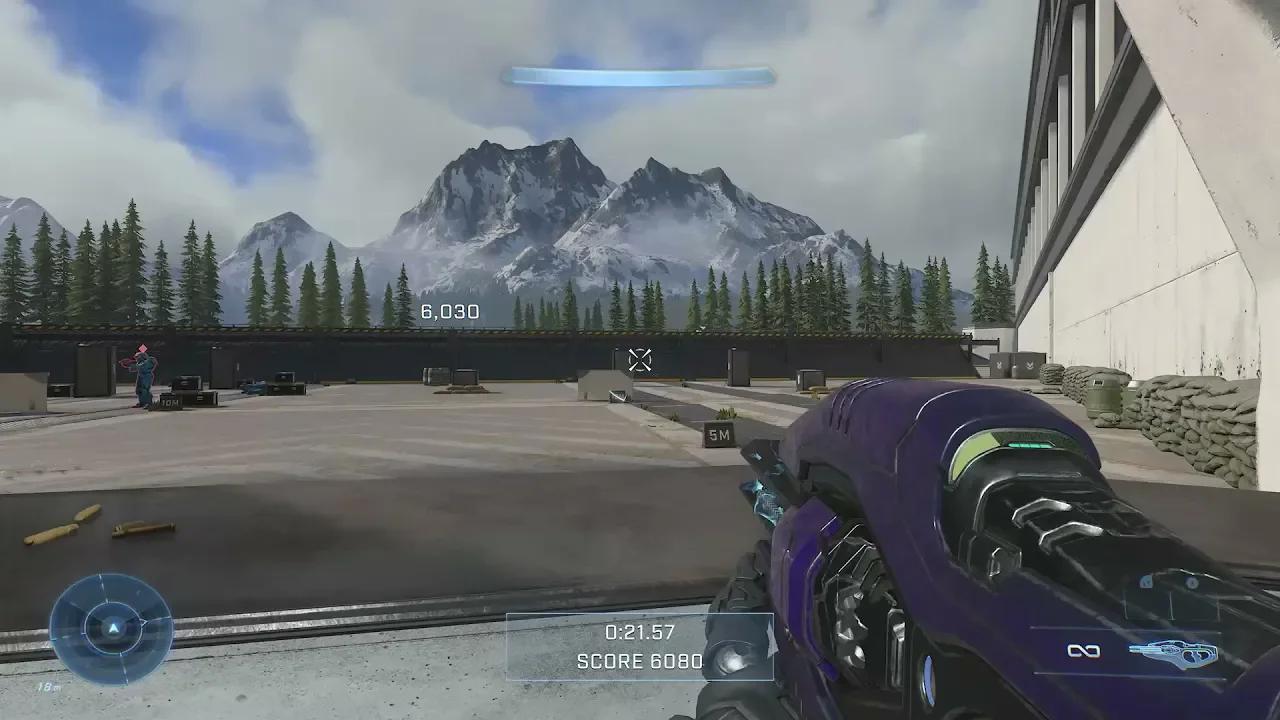The image size is (1280, 720).
Task: Click the 6,030 score popup number
Action: point(452,312)
